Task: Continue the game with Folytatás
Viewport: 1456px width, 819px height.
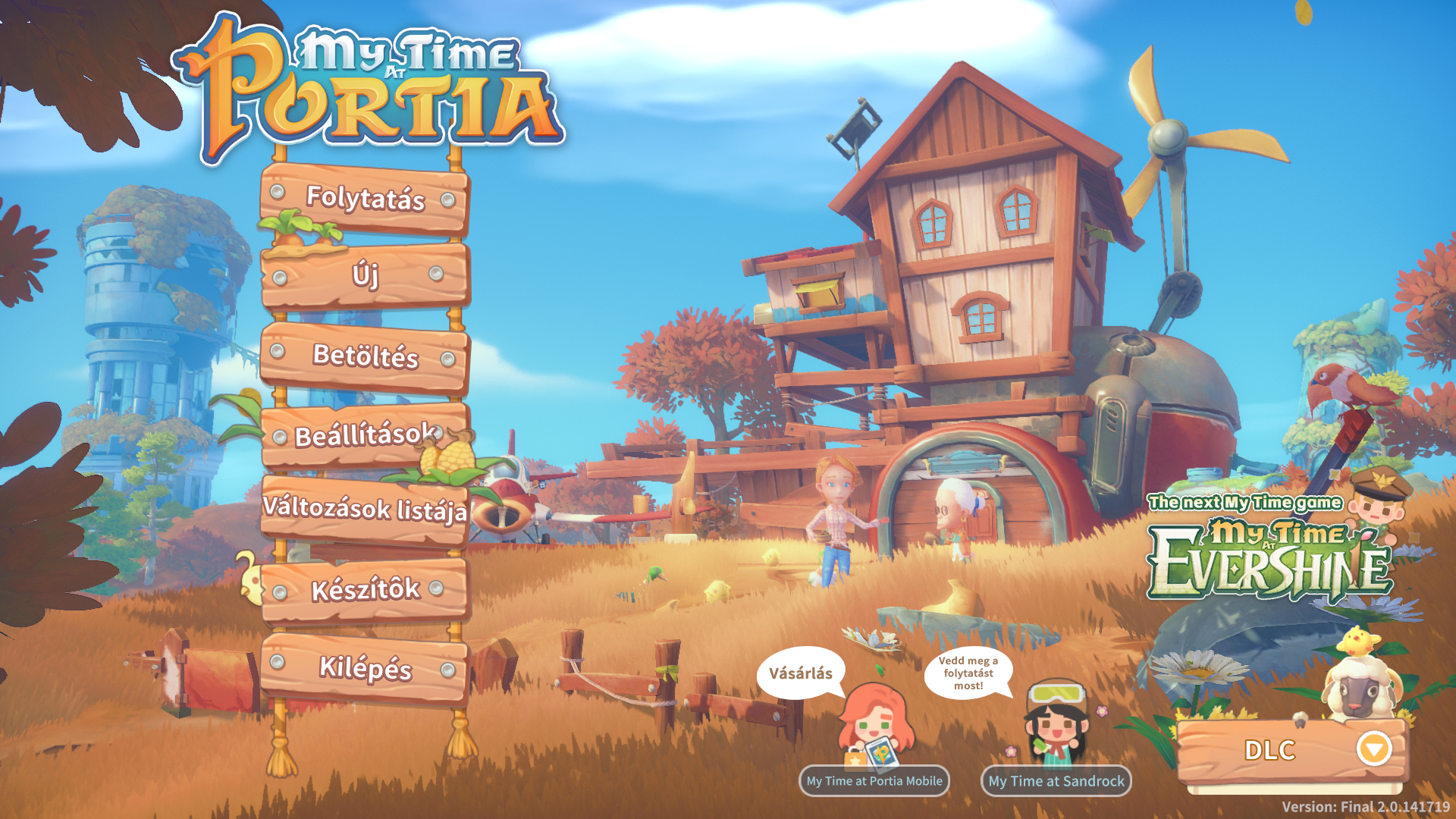Action: click(x=365, y=198)
